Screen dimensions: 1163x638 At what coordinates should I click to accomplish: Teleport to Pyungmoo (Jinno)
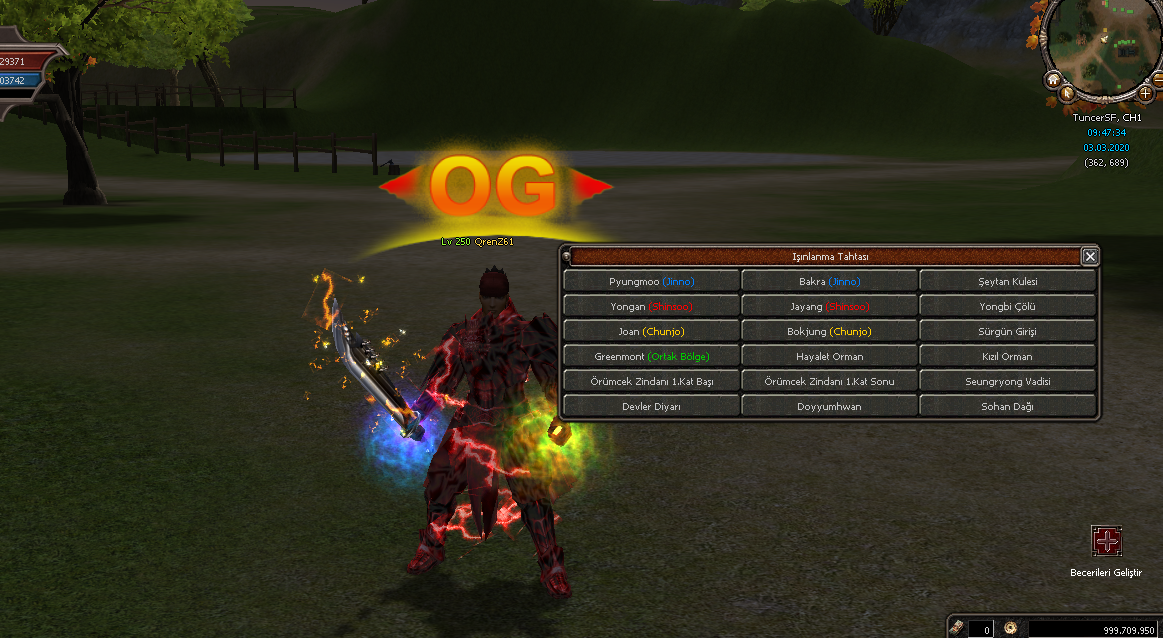click(x=651, y=281)
